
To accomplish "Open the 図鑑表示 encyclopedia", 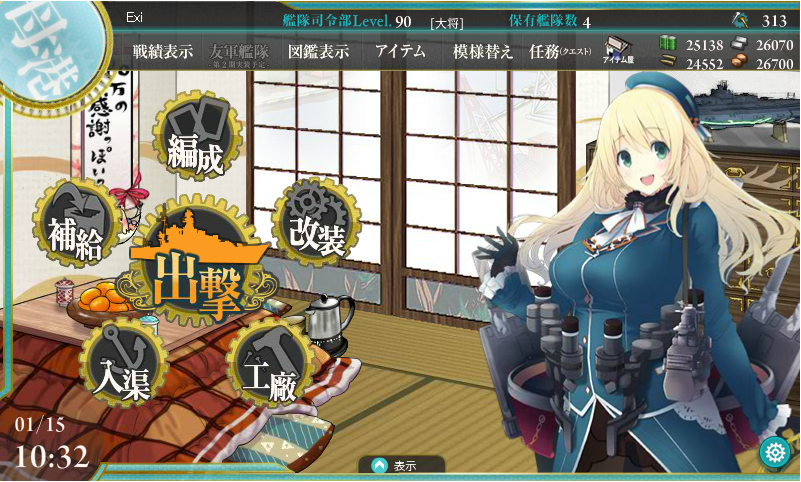I will click(318, 52).
